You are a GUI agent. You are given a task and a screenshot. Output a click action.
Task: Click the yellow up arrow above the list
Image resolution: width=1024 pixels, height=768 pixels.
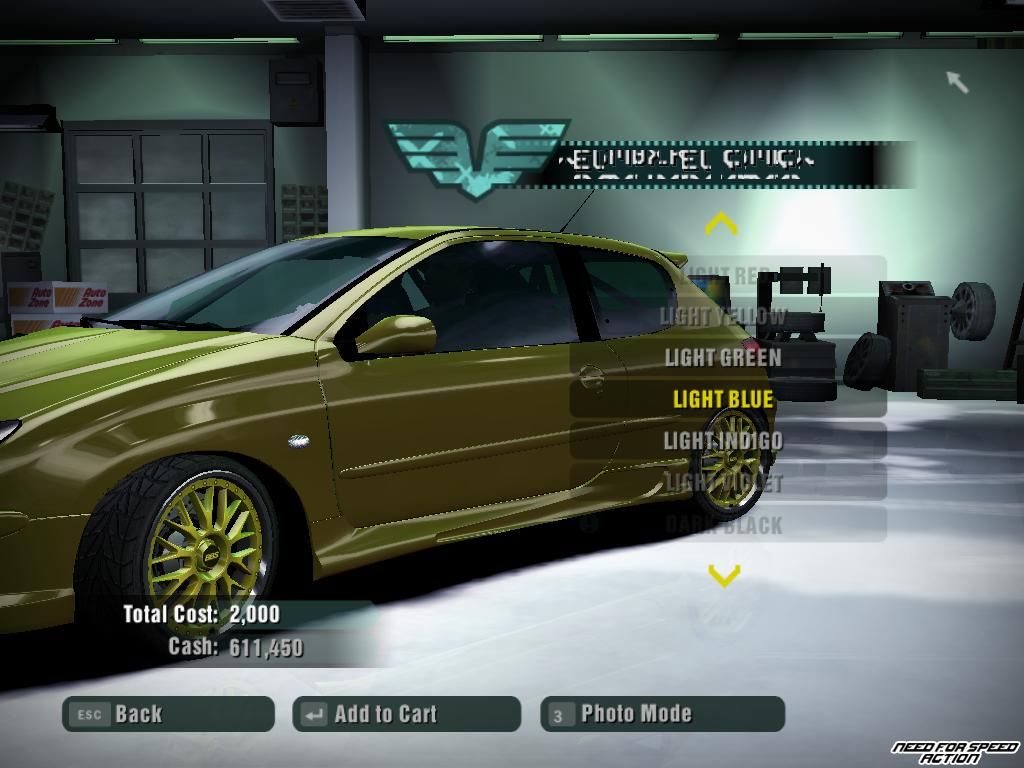(x=722, y=224)
